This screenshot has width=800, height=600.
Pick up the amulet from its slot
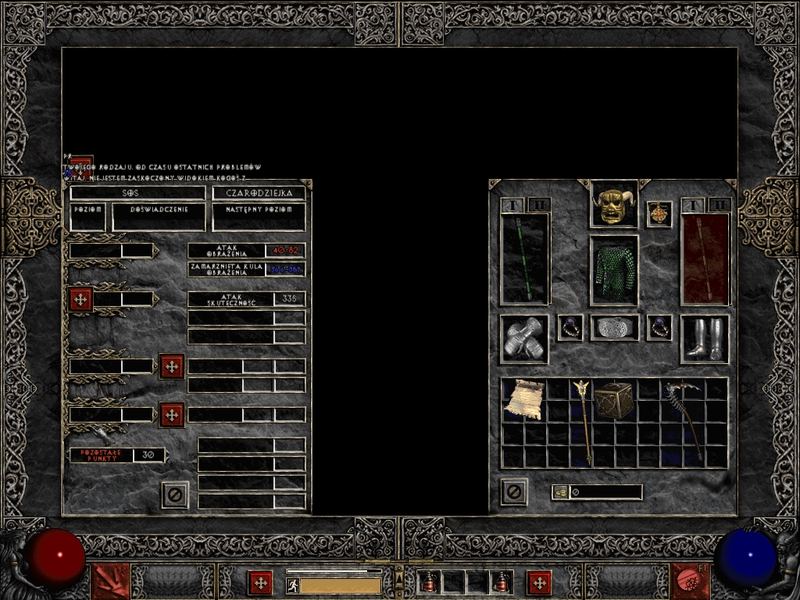(x=659, y=214)
